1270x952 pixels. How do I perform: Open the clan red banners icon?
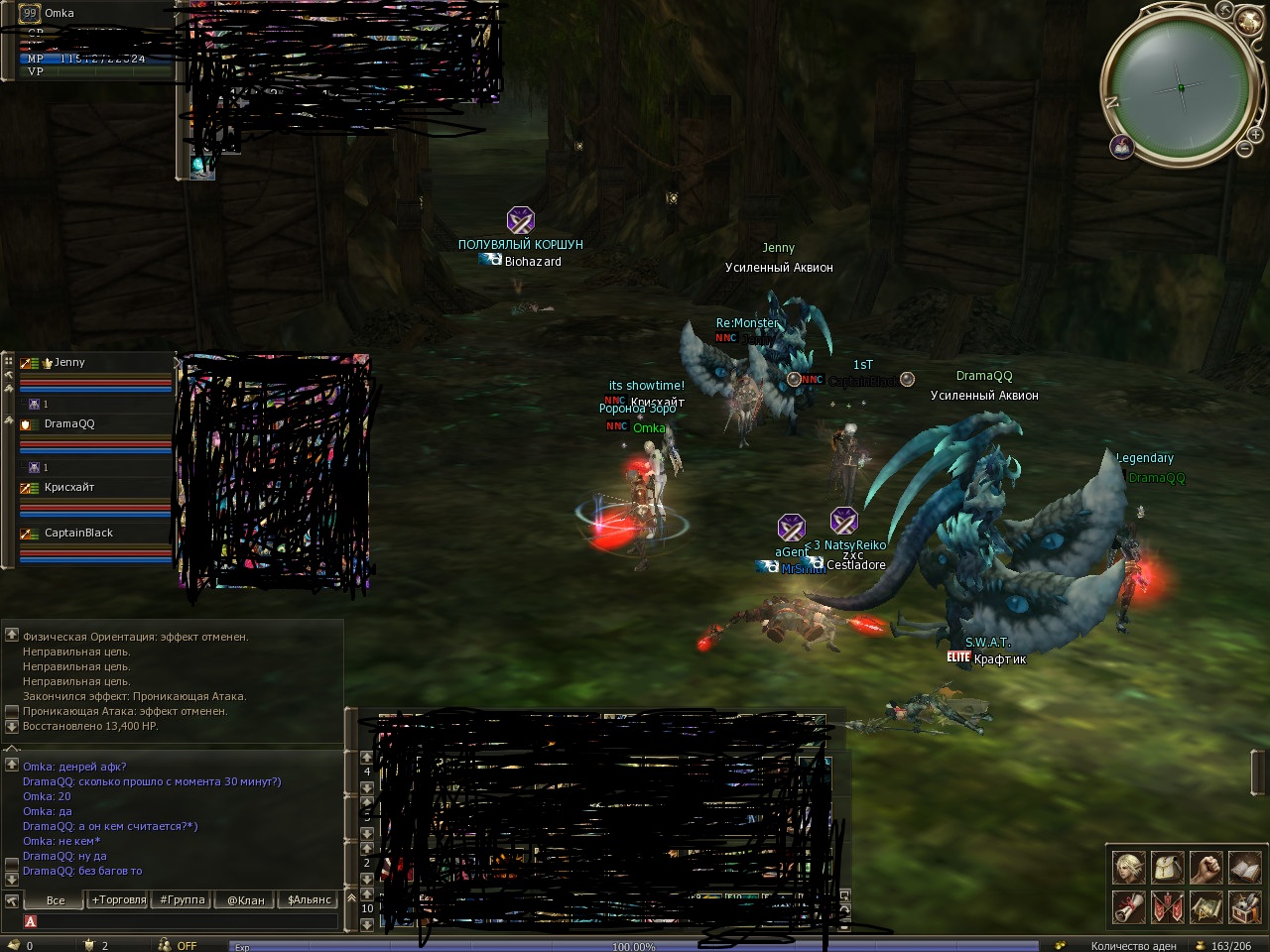click(x=1167, y=906)
